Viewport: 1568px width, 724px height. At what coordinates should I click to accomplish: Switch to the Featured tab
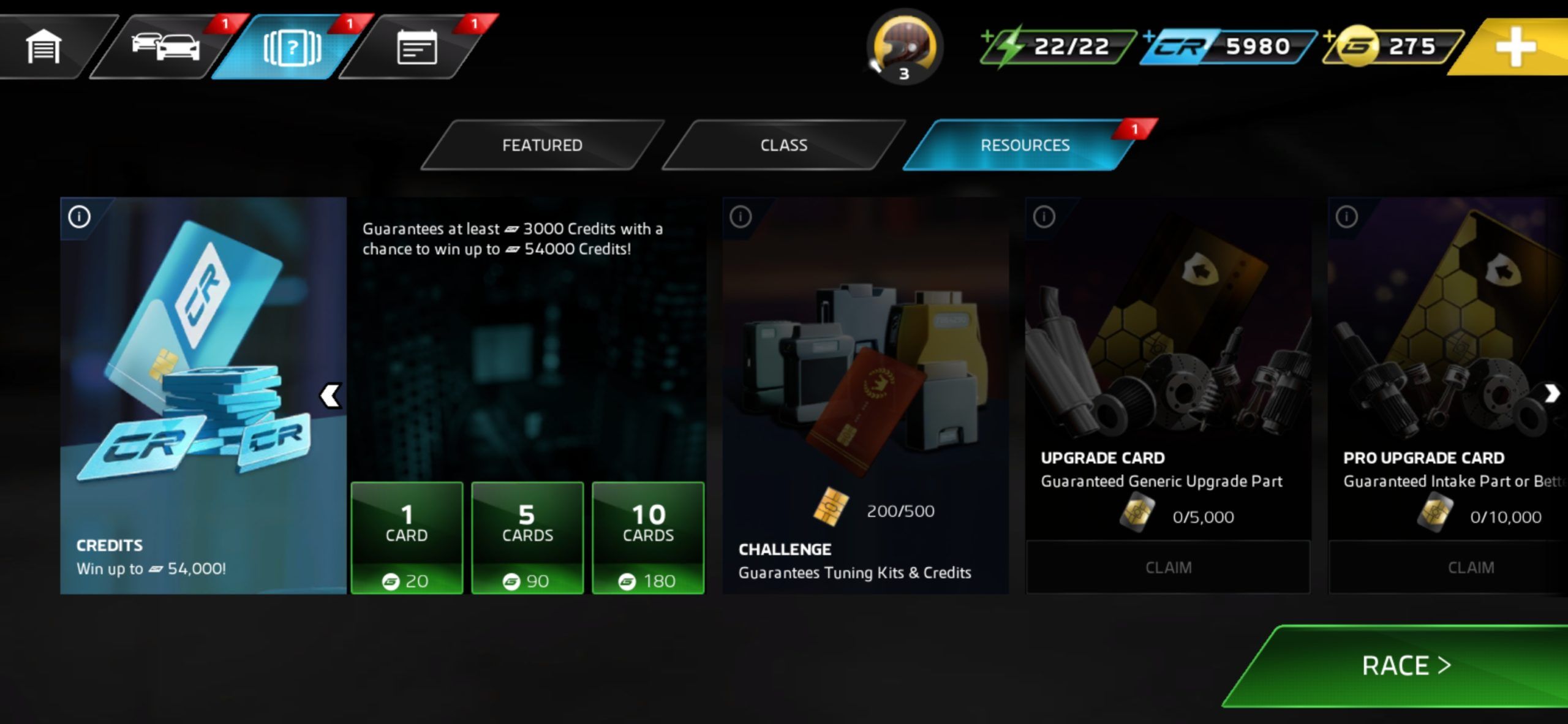[542, 145]
